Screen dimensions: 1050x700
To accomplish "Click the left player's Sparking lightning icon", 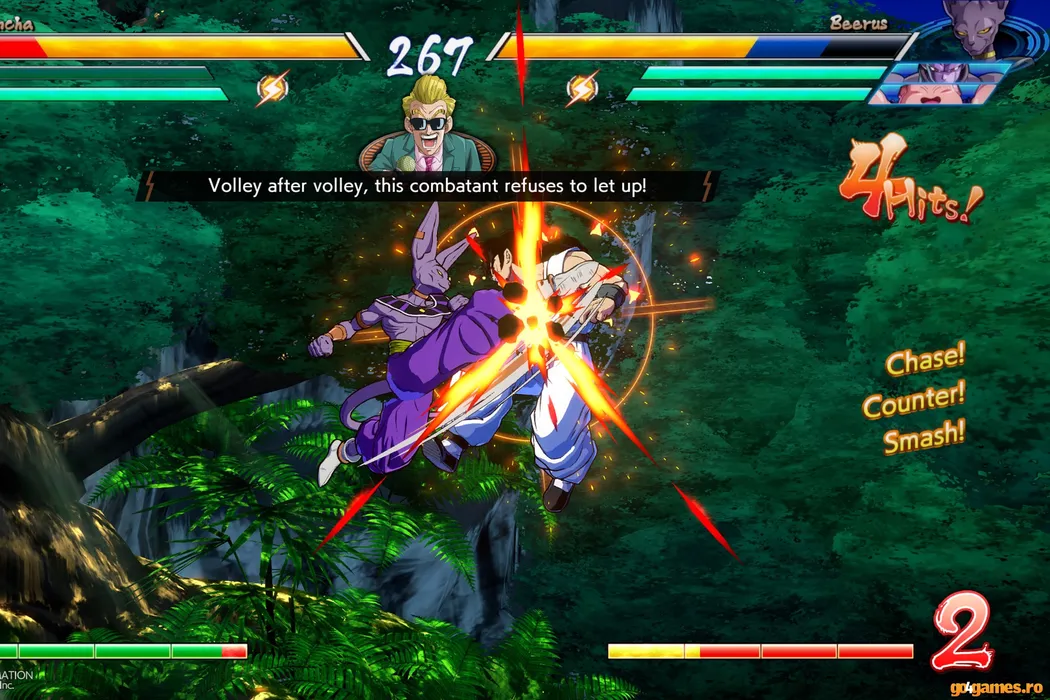I will 271,90.
